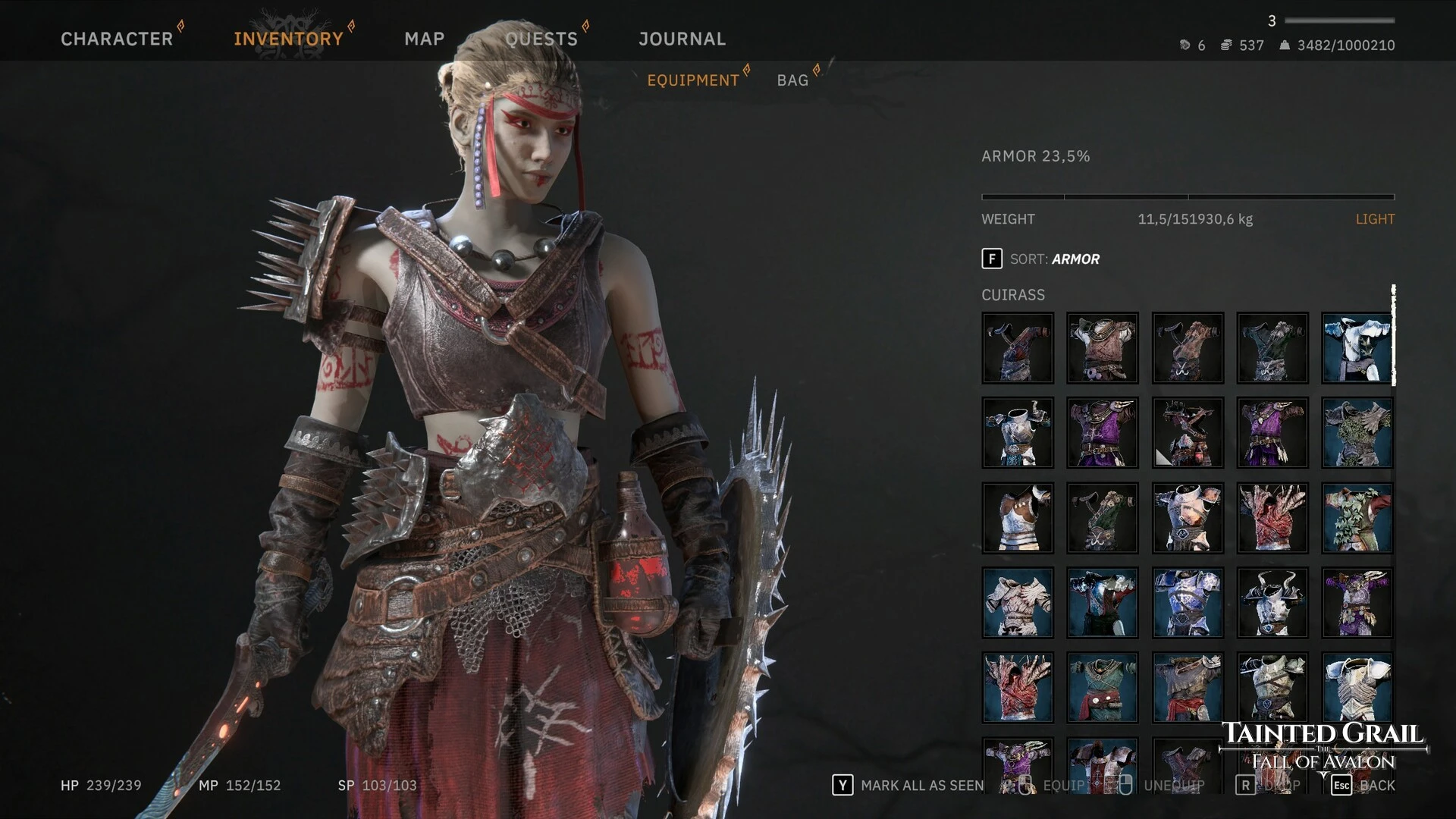Select the horned silver cuirass
This screenshot has height=819, width=1456.
coord(1272,603)
